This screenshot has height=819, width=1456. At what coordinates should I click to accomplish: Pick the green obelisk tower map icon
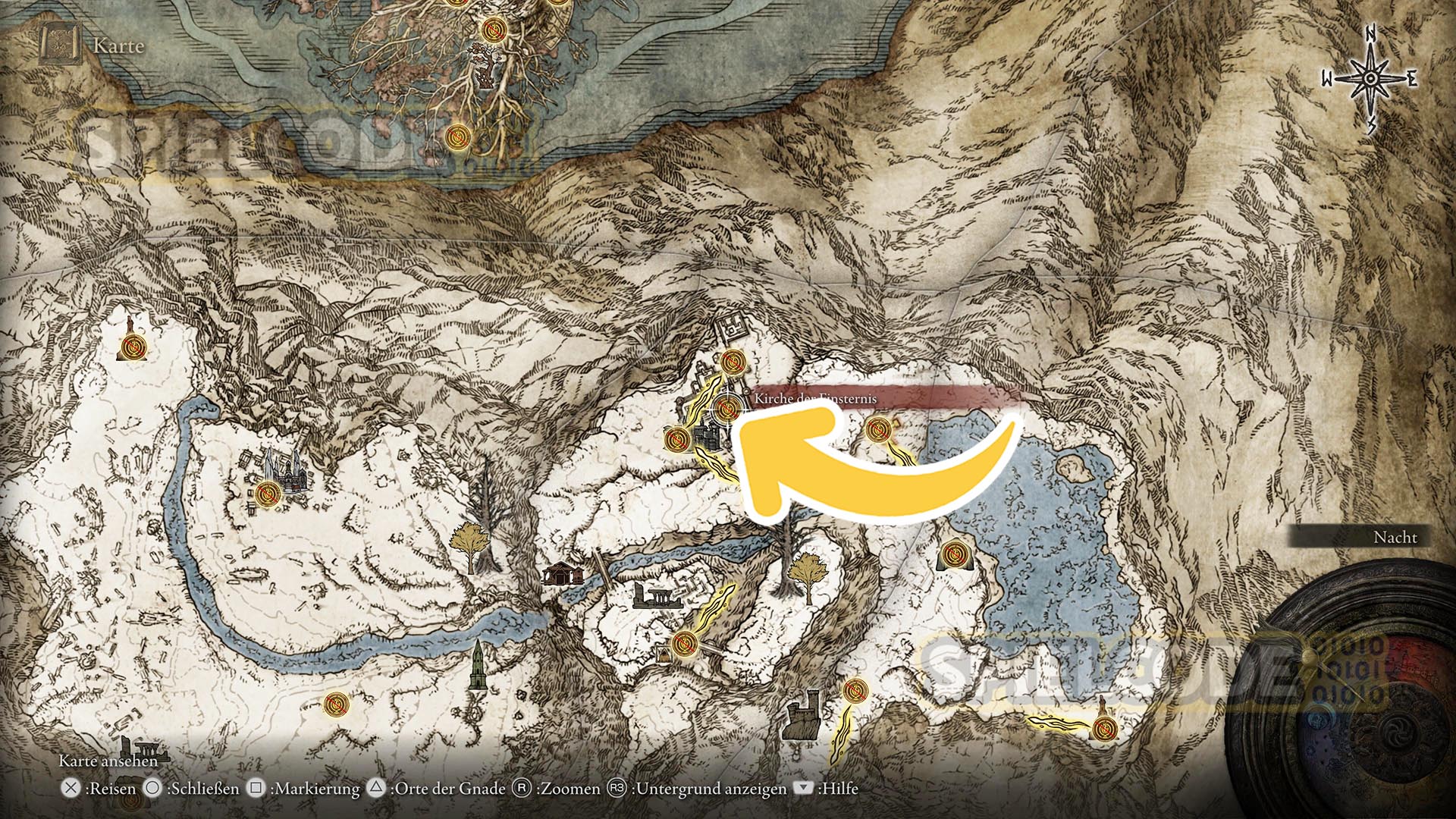477,666
